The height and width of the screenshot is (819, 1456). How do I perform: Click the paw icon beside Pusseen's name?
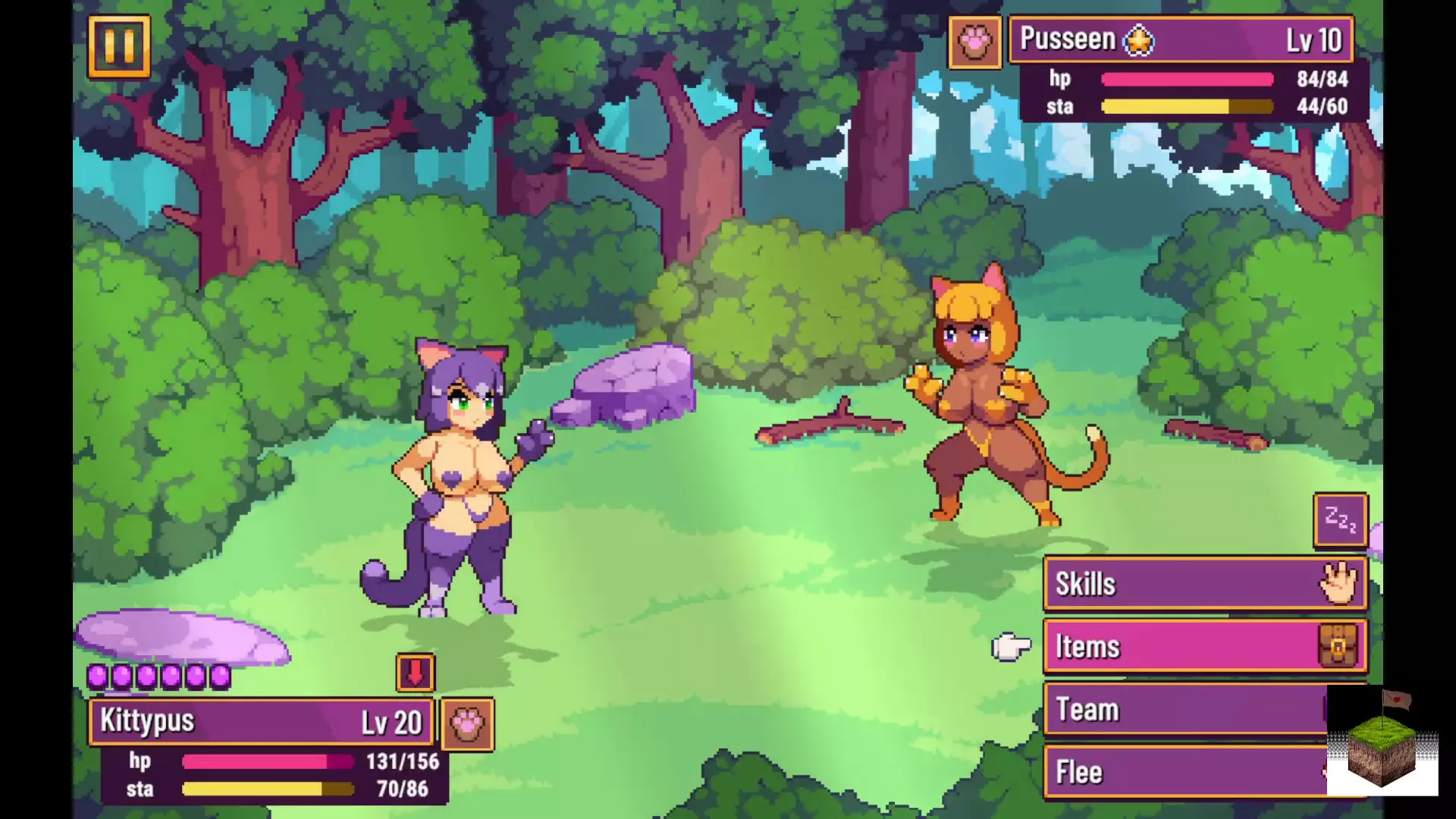click(x=974, y=42)
